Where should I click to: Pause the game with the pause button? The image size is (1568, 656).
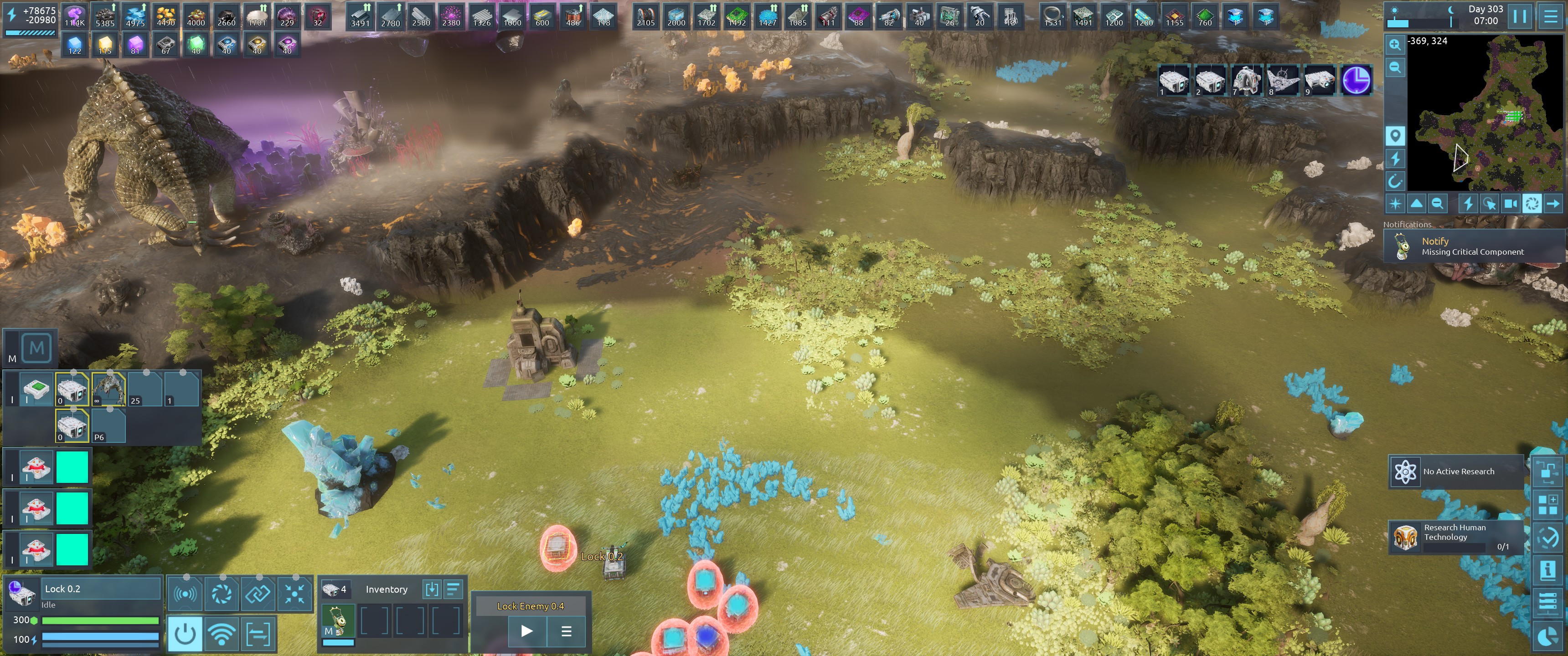point(1520,16)
